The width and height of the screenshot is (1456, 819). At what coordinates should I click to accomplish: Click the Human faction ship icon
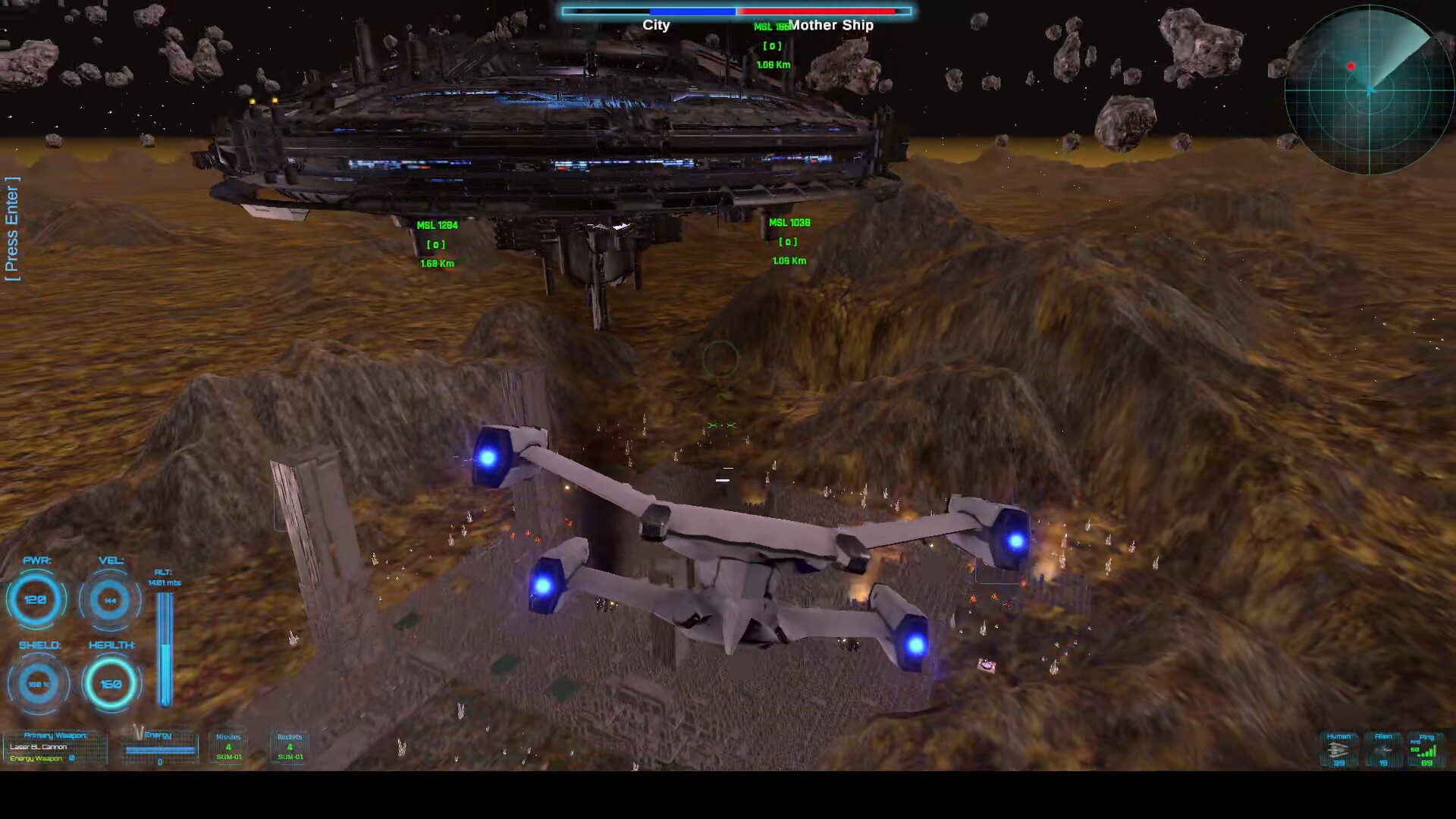coord(1338,751)
